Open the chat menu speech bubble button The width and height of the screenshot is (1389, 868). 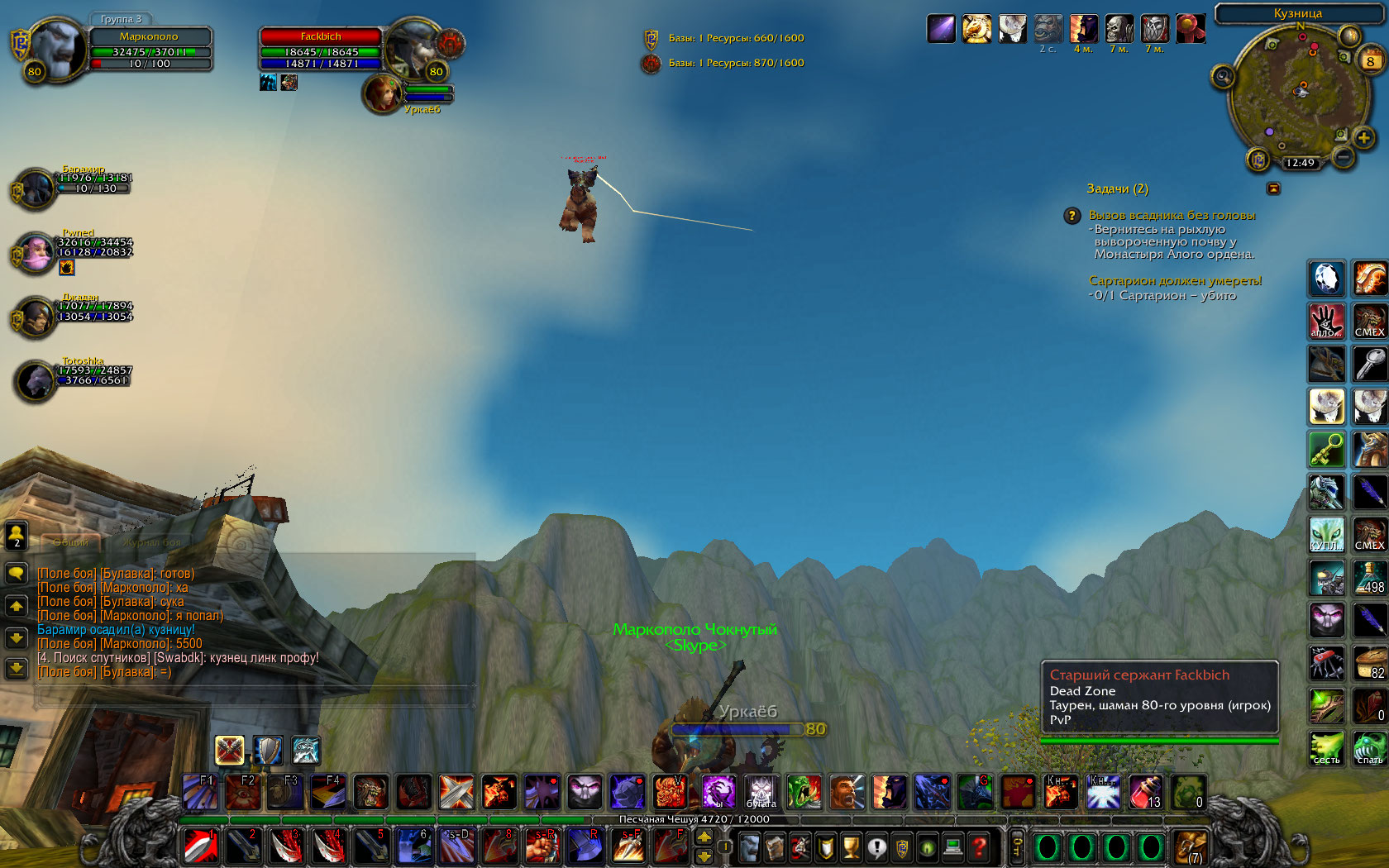coord(17,573)
